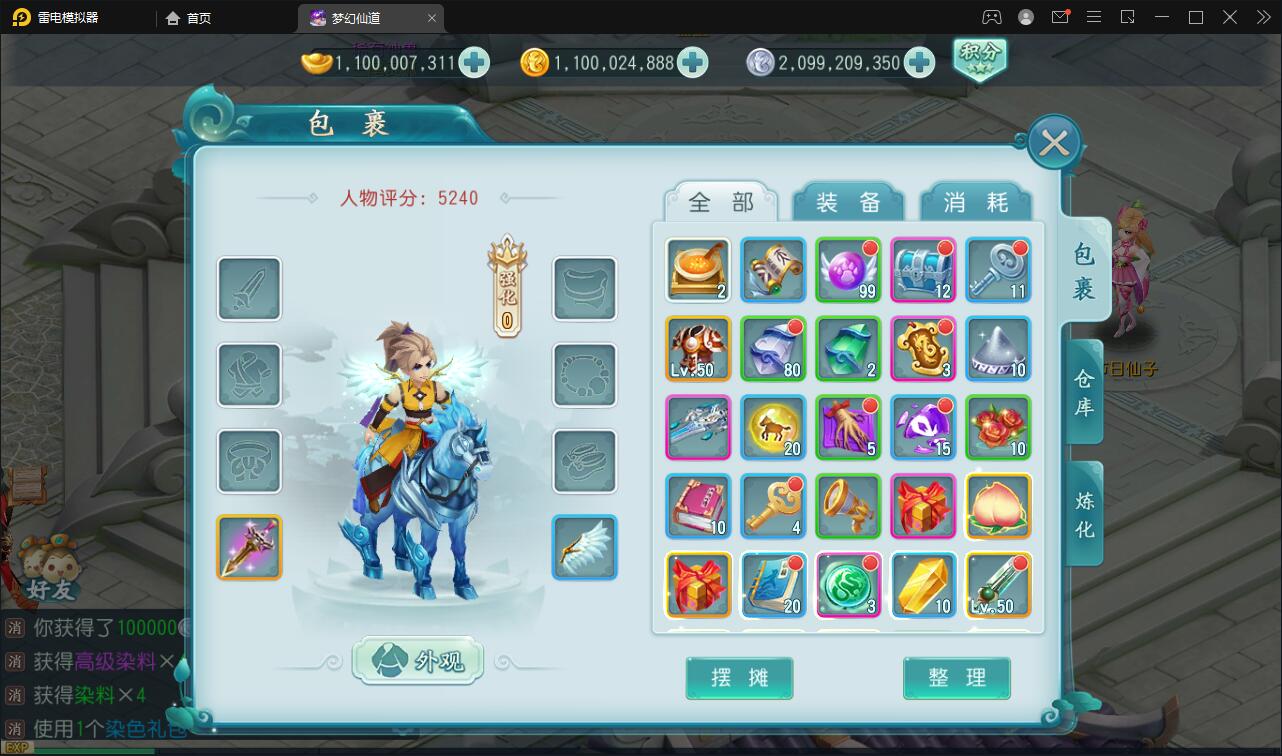Select the equipped sword in the weapon slot

tap(249, 547)
